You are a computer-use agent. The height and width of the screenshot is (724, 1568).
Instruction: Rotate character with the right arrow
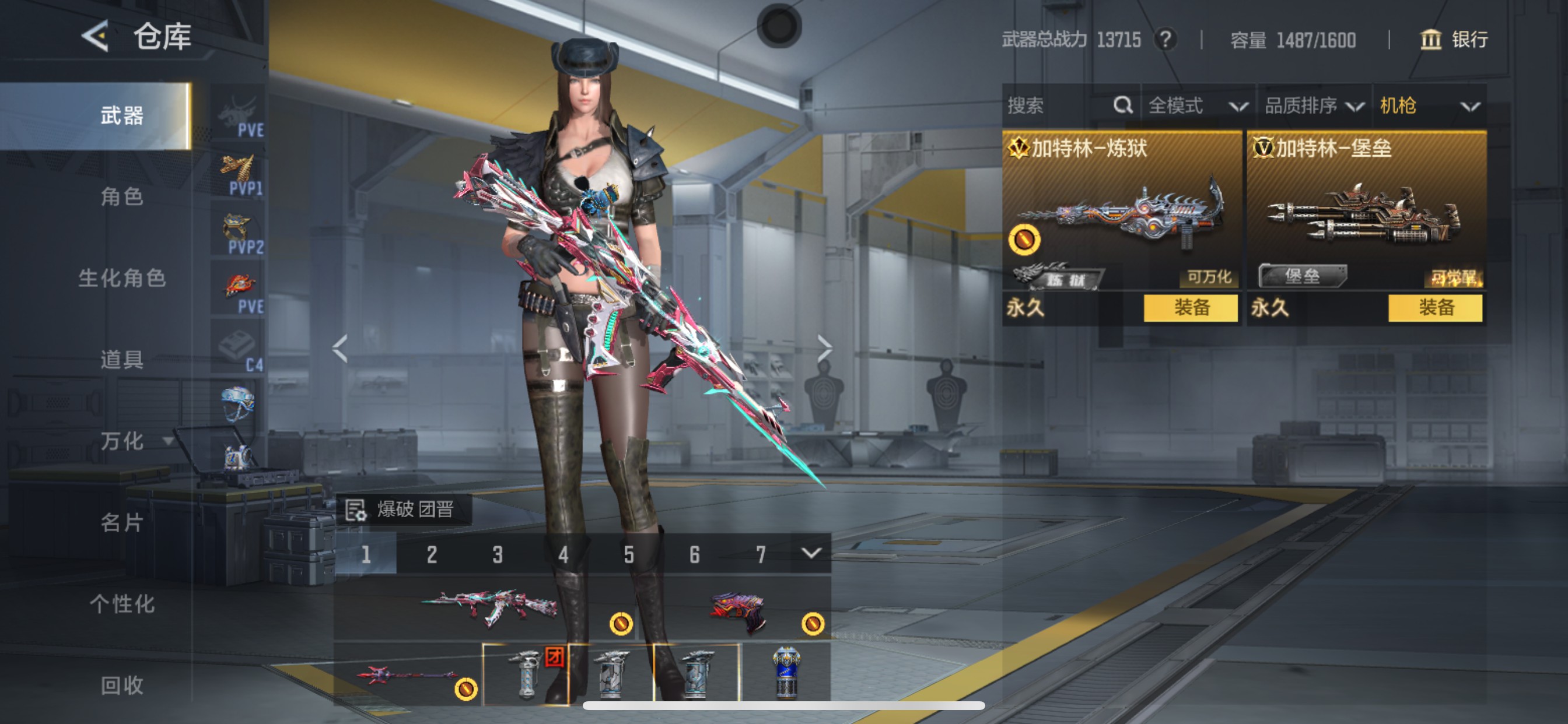(824, 349)
